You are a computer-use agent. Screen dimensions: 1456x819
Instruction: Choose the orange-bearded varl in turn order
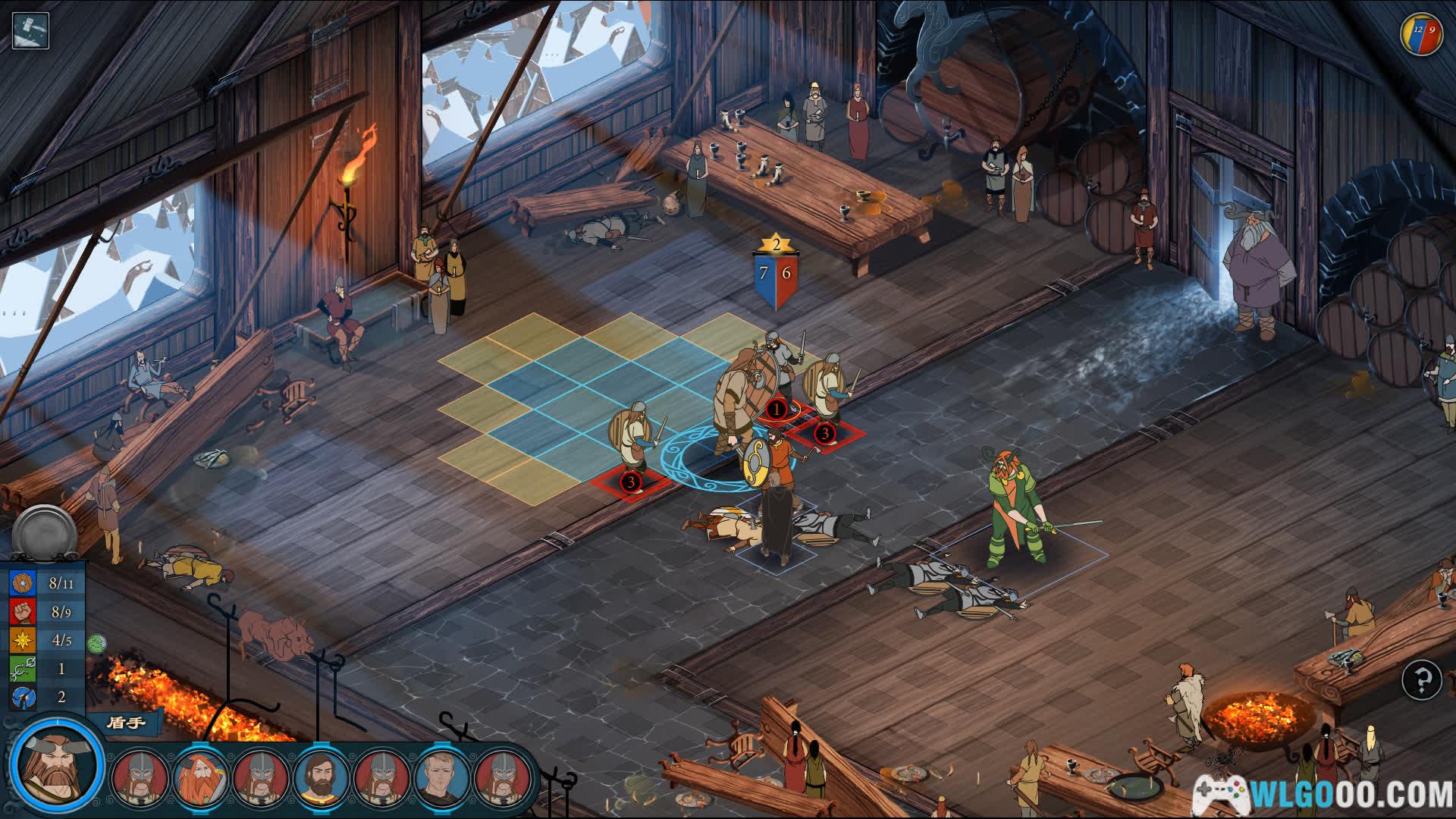tap(200, 780)
